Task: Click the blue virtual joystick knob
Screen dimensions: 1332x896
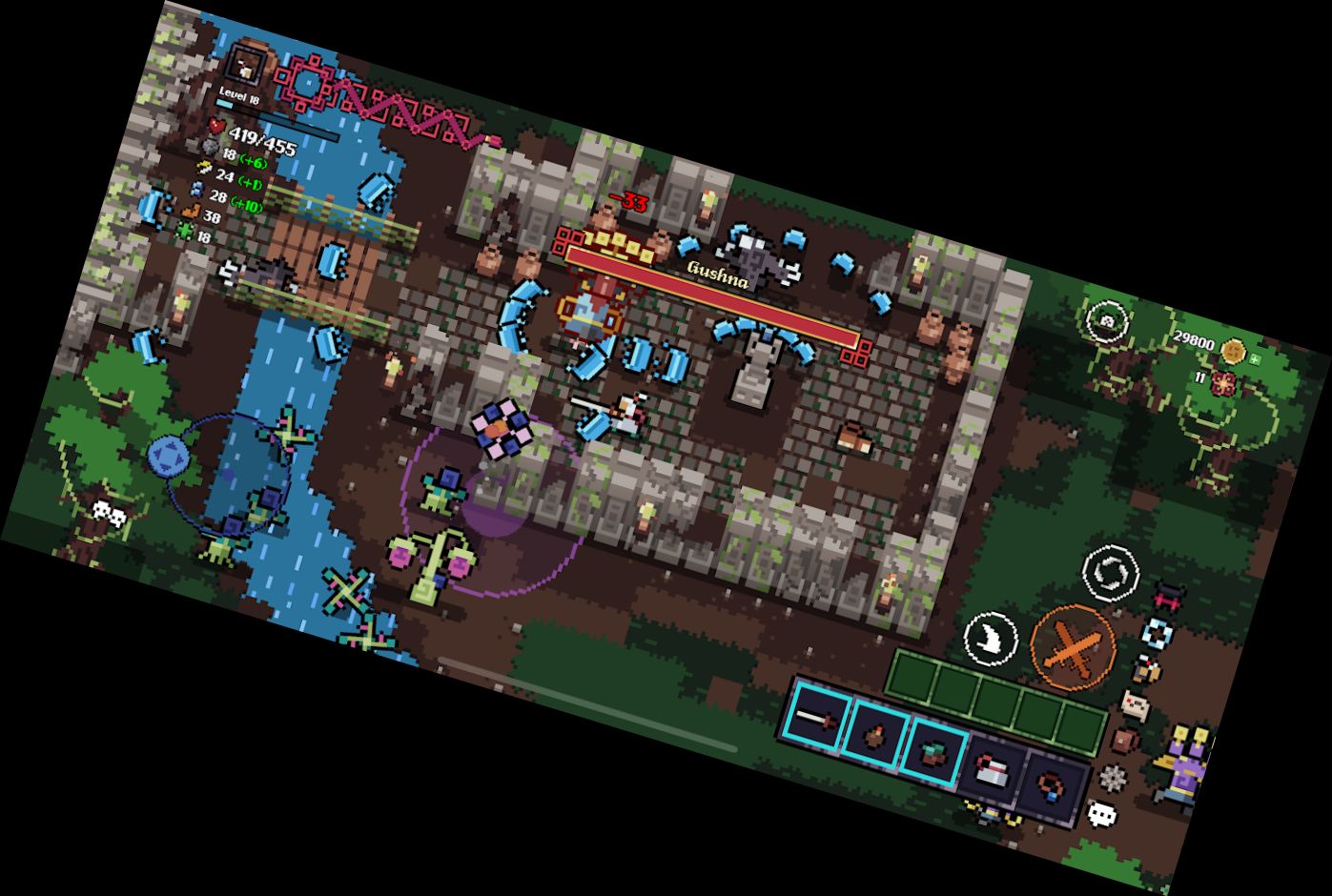Action: (169, 456)
